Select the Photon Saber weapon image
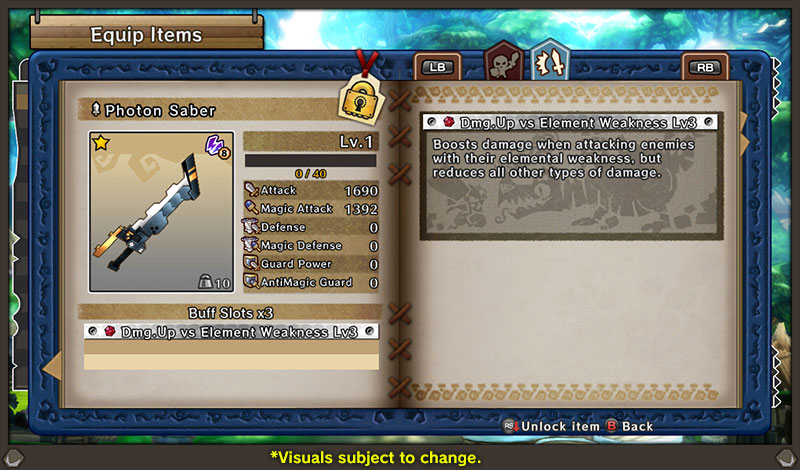 (x=161, y=212)
